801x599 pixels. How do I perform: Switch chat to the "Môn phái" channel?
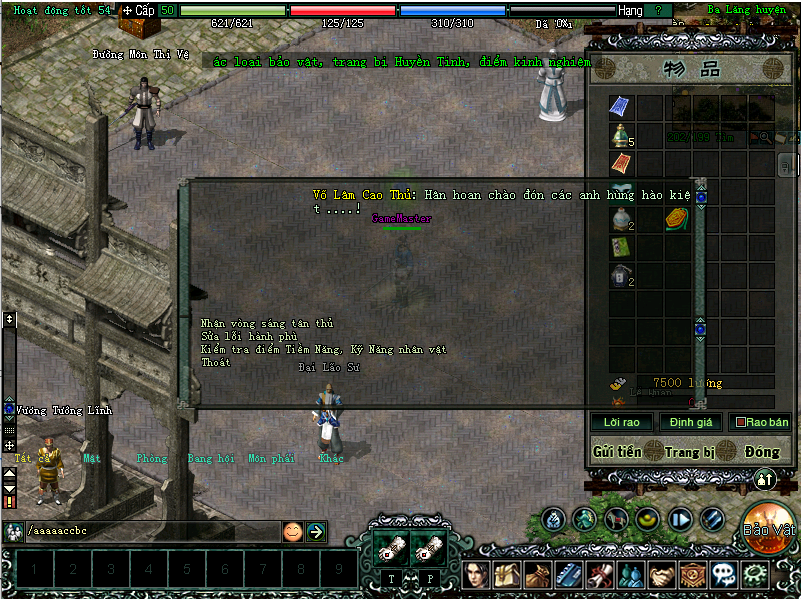[271, 458]
